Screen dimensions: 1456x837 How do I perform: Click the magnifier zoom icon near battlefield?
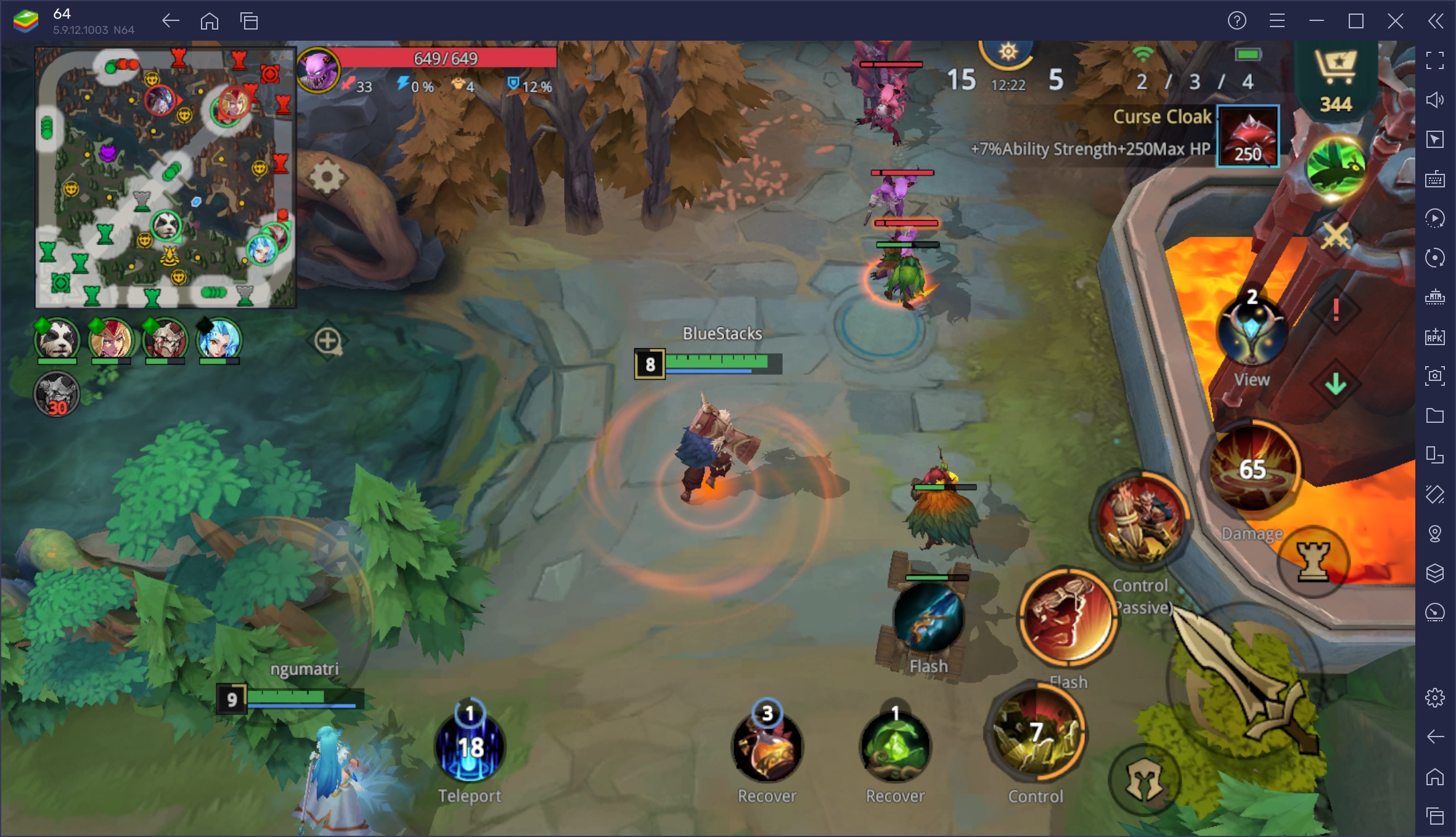coord(327,341)
